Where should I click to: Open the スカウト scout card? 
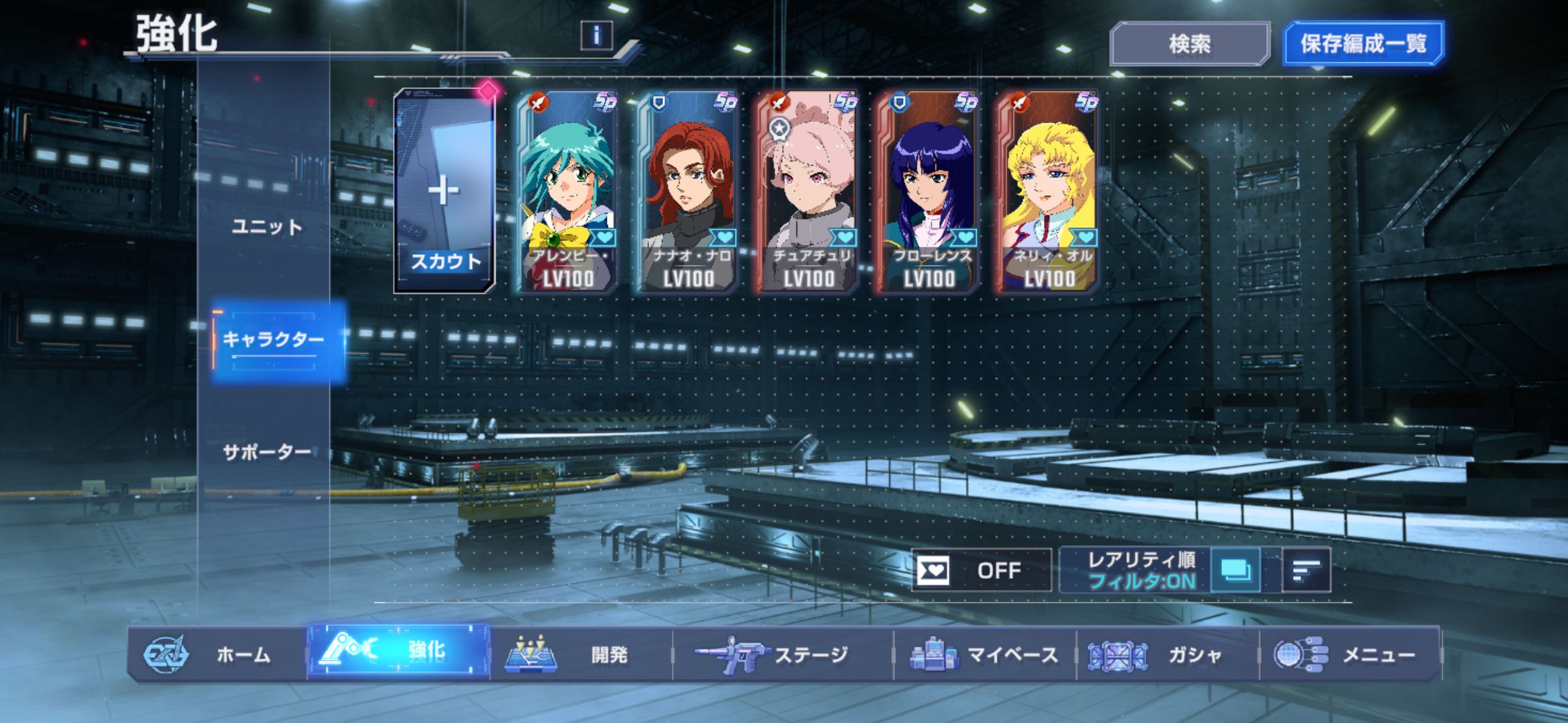point(444,191)
